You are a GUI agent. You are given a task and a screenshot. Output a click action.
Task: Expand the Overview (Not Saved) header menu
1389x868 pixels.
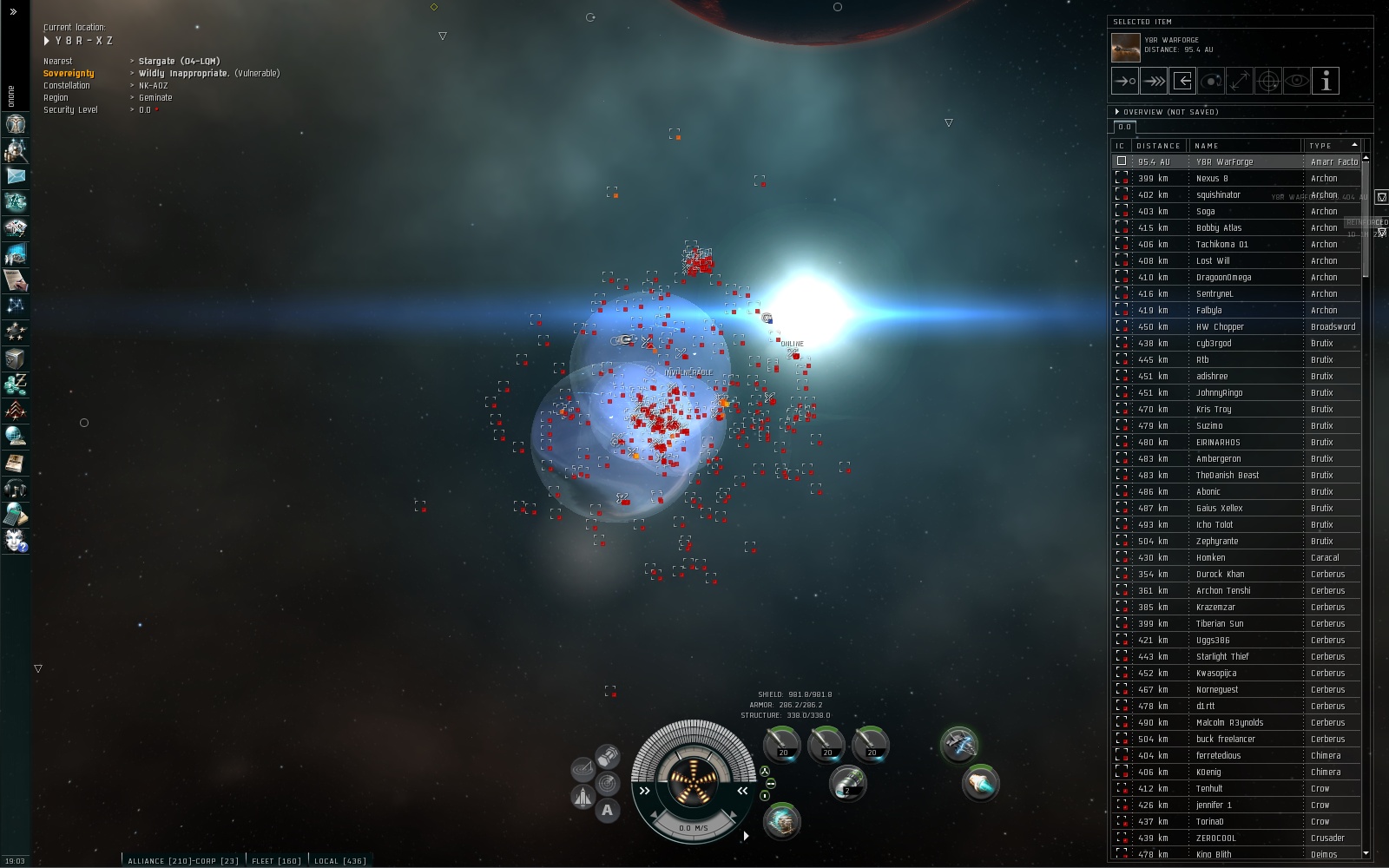tap(1117, 112)
